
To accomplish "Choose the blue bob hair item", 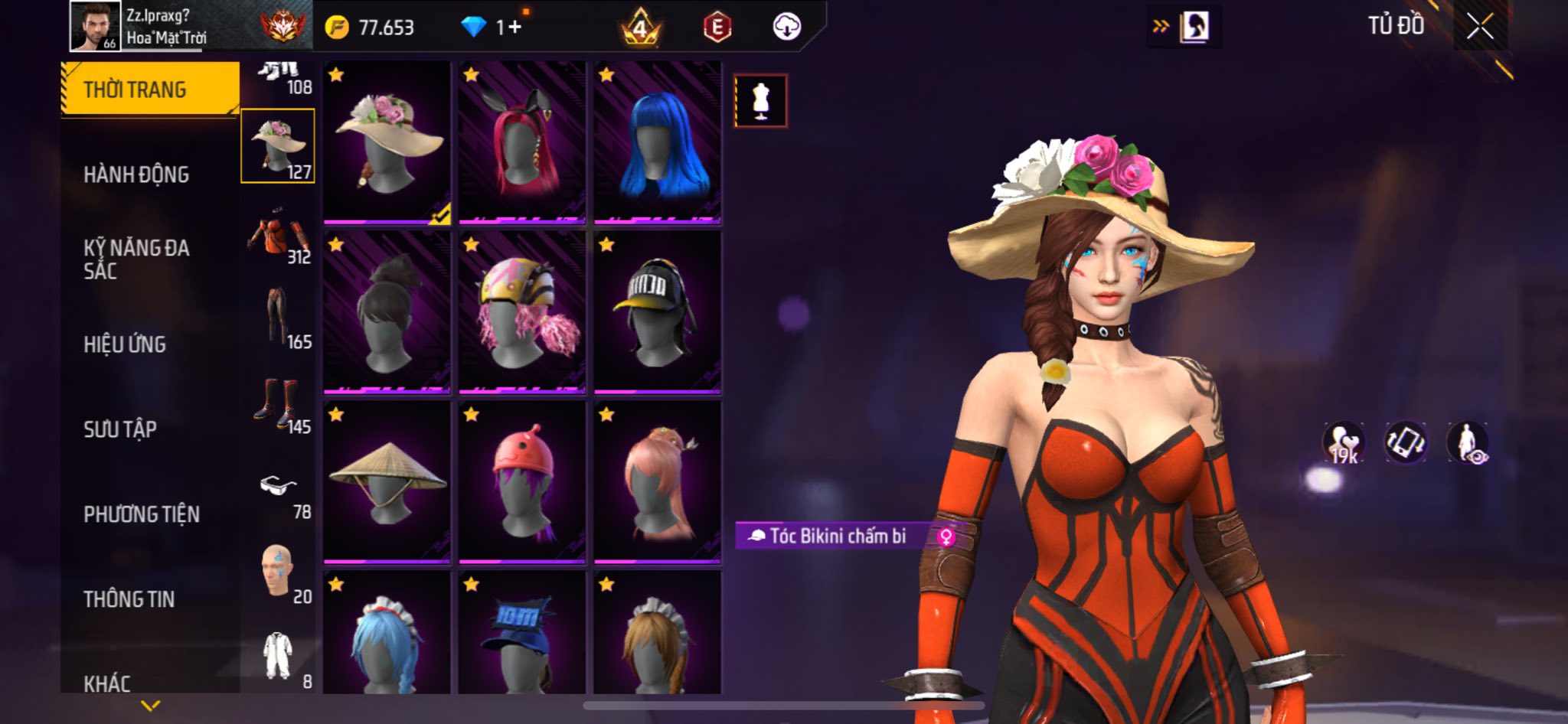I will pyautogui.click(x=658, y=143).
